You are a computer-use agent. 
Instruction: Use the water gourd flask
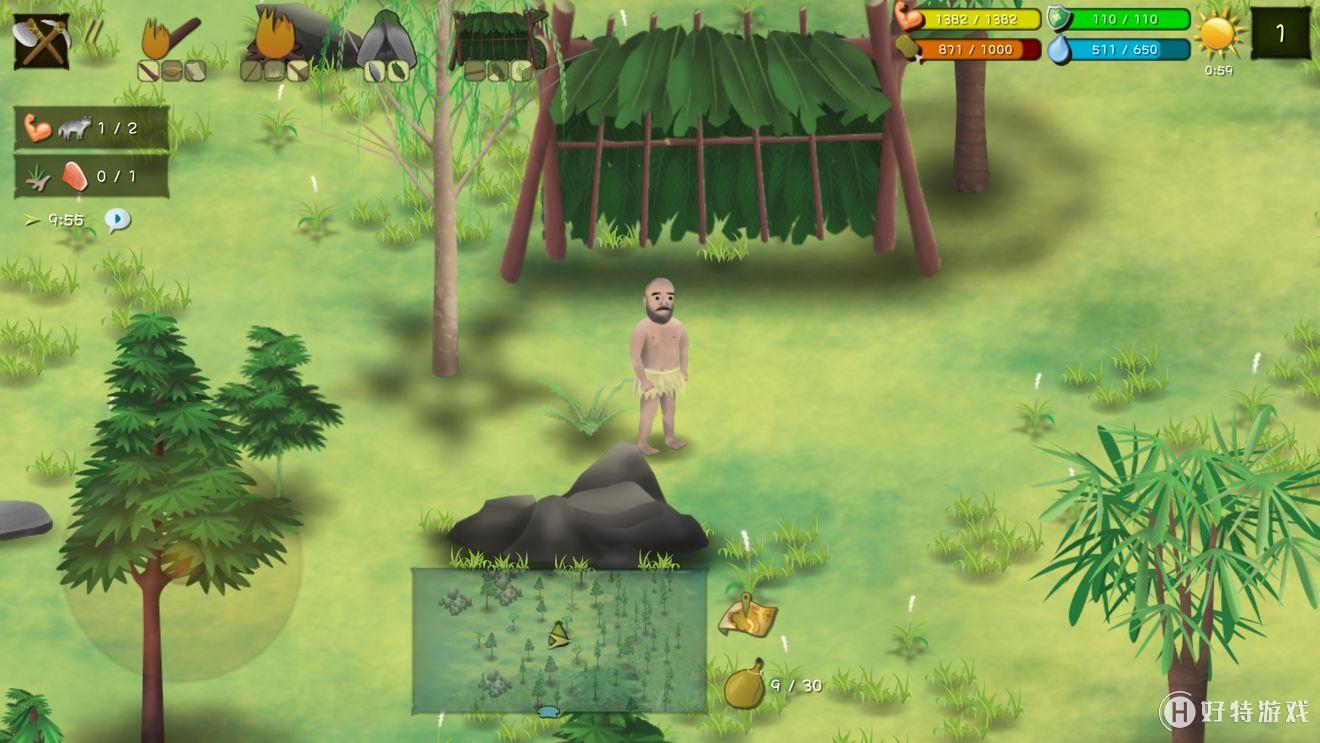[x=744, y=686]
